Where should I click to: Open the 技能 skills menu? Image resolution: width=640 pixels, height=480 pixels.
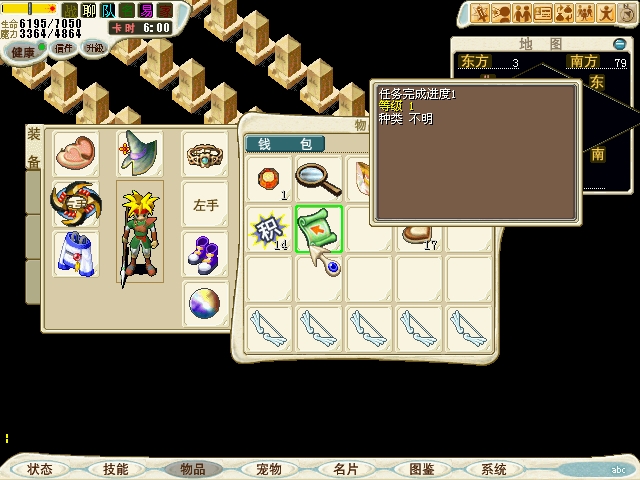click(x=115, y=469)
